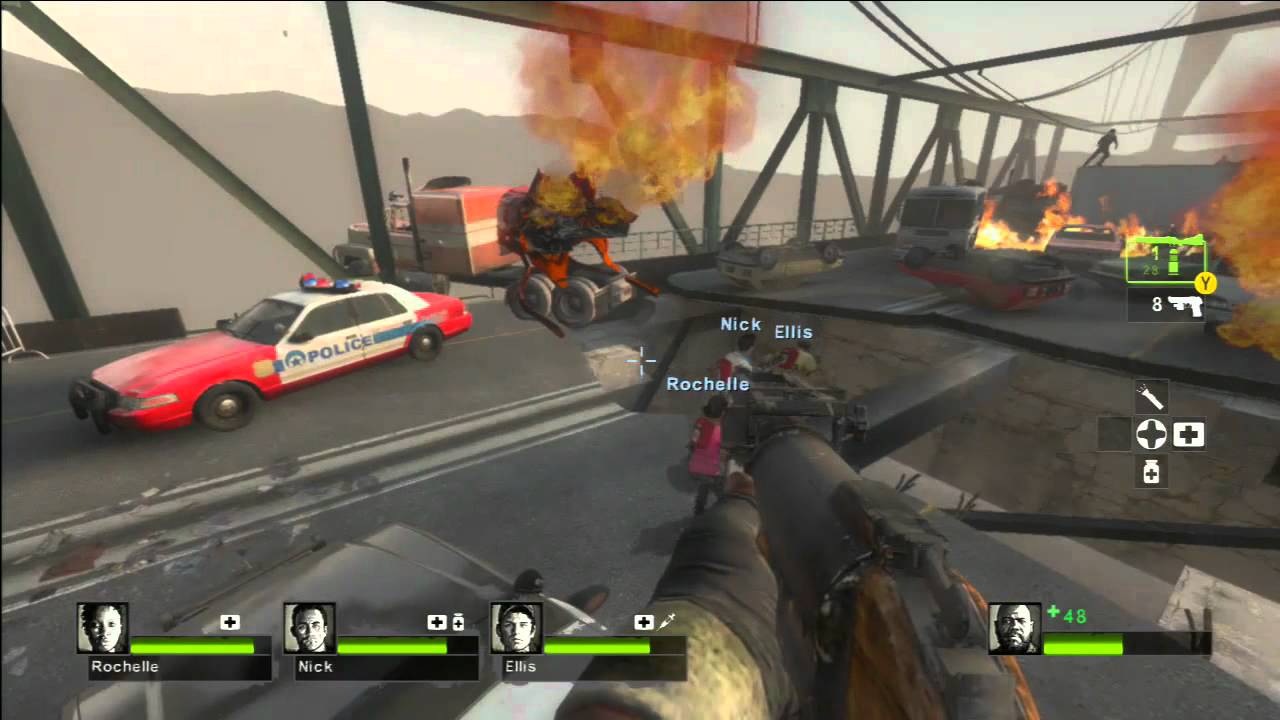1280x720 pixels.
Task: Click the adrenaline syringe icon near Ellis
Action: [665, 622]
